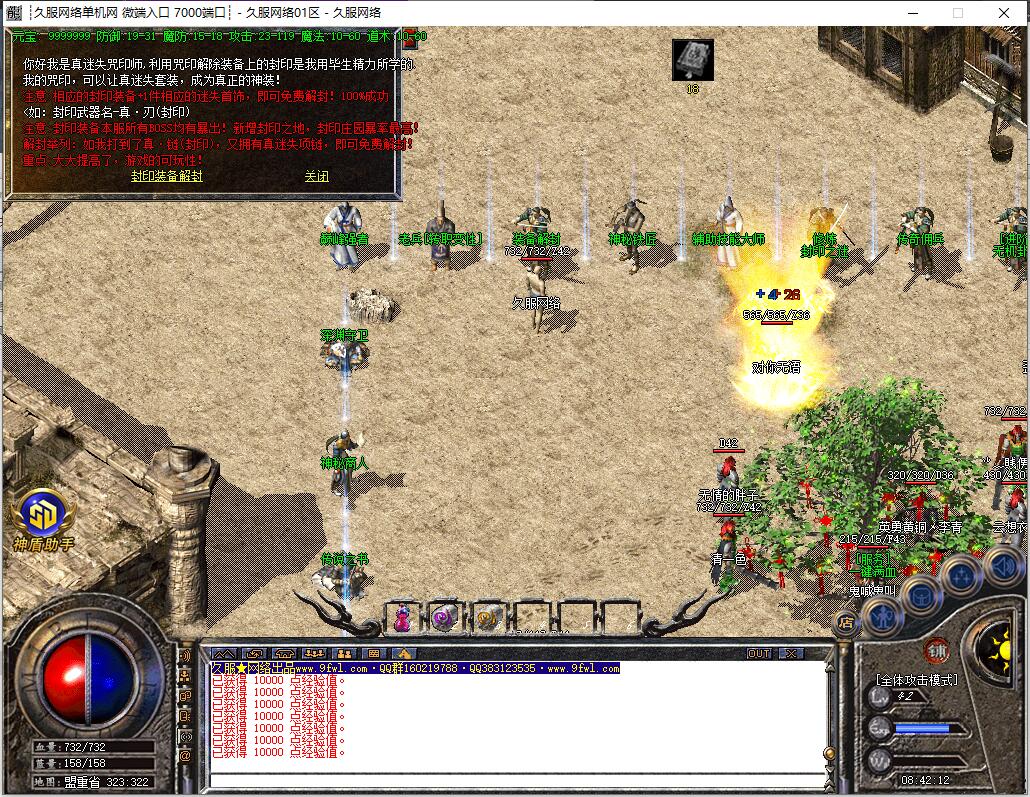This screenshot has width=1030, height=797.
Task: Close the NPC dialogue via 关闭
Action: [316, 176]
